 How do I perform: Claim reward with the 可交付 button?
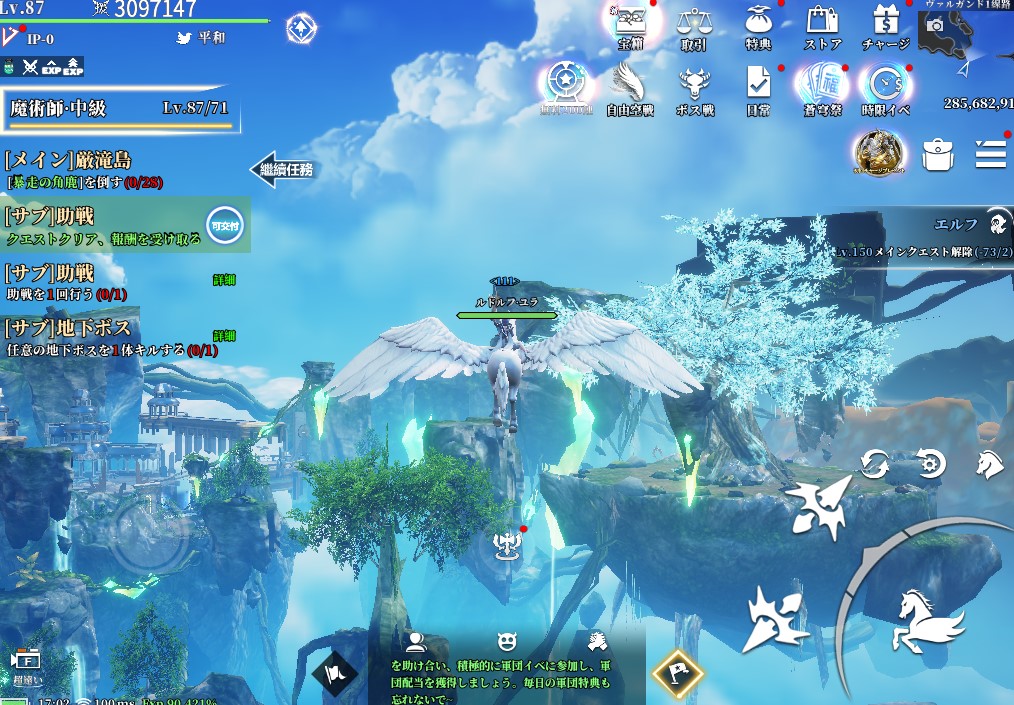pyautogui.click(x=222, y=226)
